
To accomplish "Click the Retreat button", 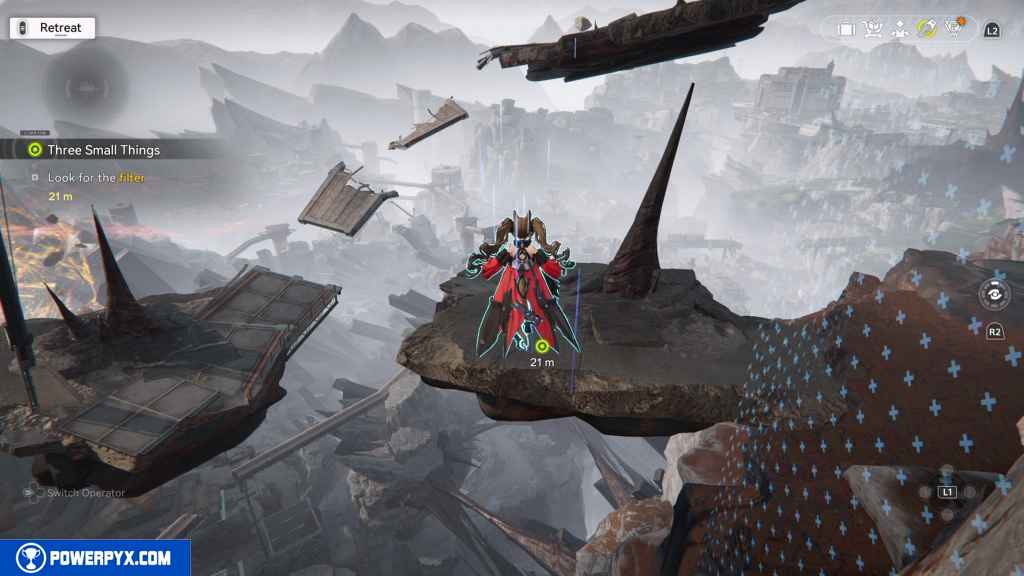I will click(x=52, y=28).
